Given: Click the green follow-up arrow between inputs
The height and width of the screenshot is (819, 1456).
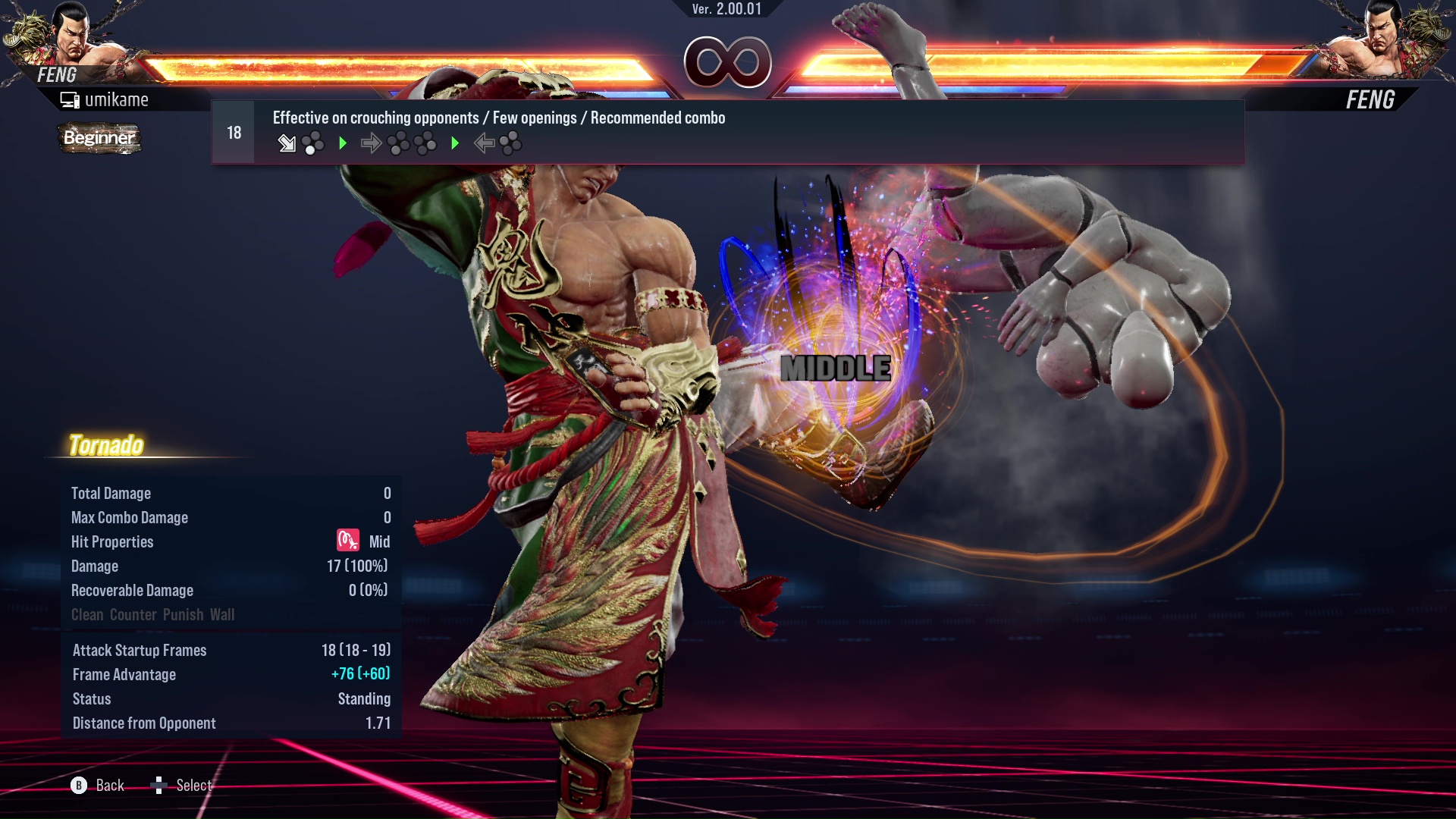Looking at the screenshot, I should [x=343, y=143].
